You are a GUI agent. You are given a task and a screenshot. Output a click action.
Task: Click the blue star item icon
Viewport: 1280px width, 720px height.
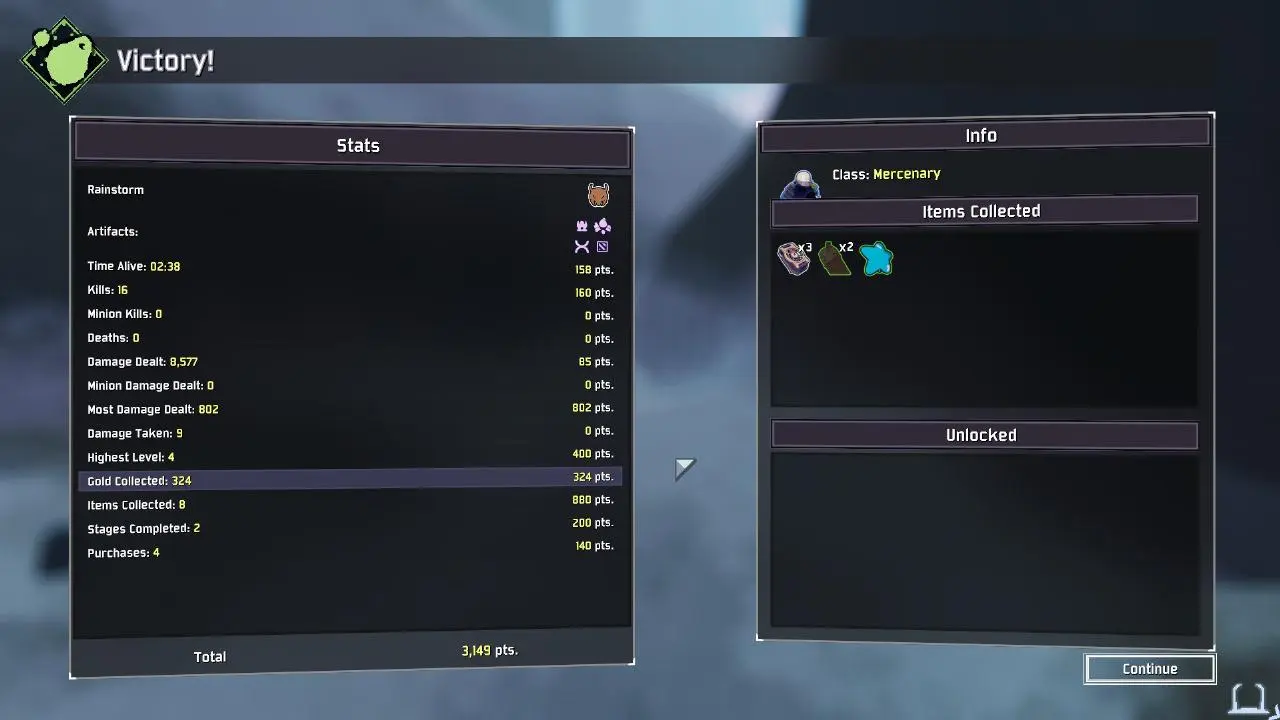(876, 259)
